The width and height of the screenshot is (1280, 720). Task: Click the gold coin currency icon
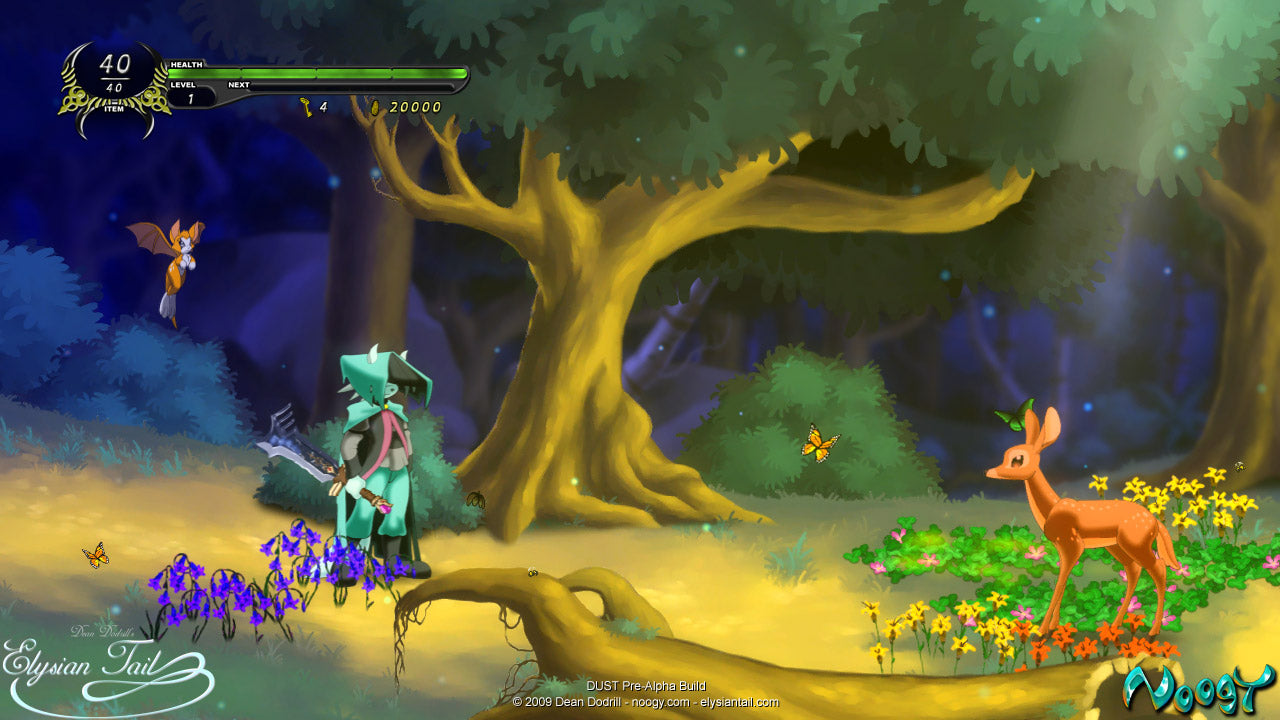coord(376,106)
